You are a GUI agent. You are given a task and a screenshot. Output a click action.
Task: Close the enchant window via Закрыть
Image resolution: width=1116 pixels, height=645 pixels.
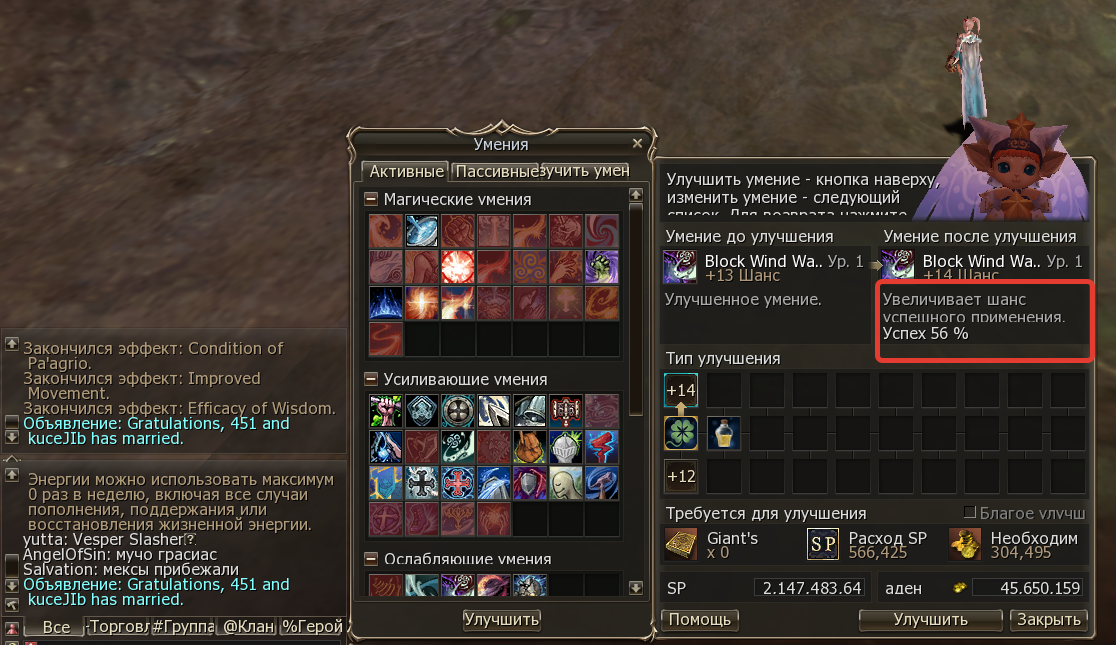(1047, 620)
